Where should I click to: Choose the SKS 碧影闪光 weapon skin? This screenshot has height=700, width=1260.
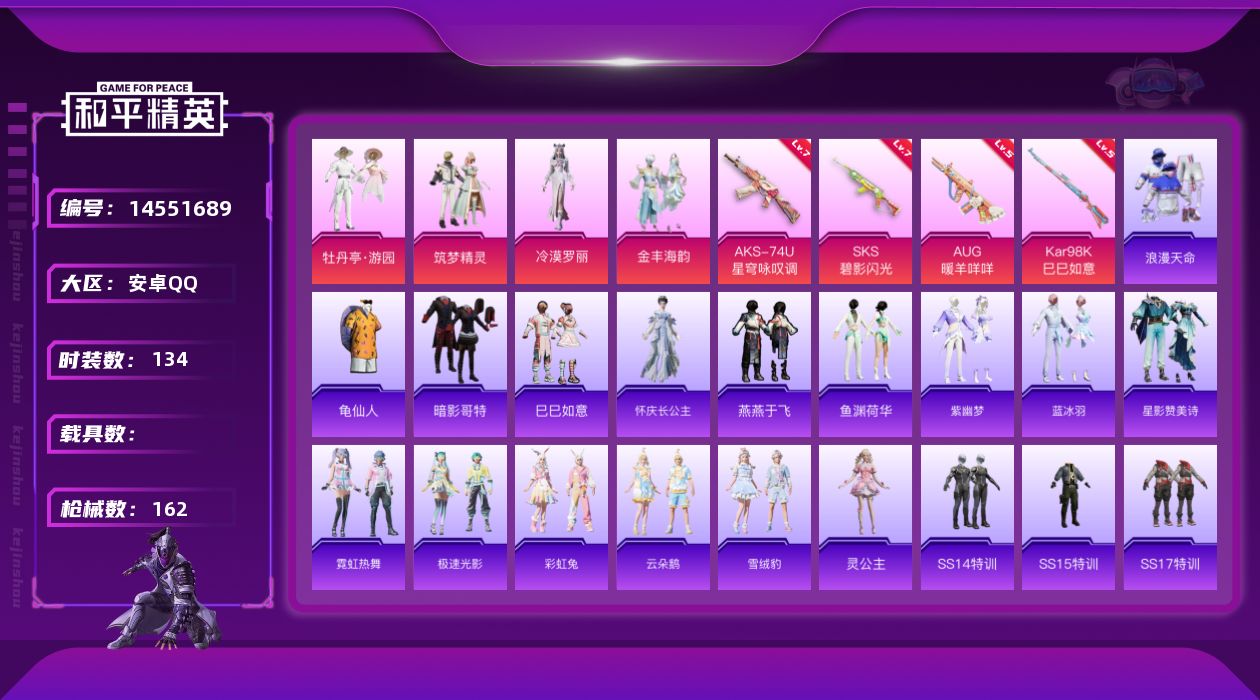click(x=865, y=211)
